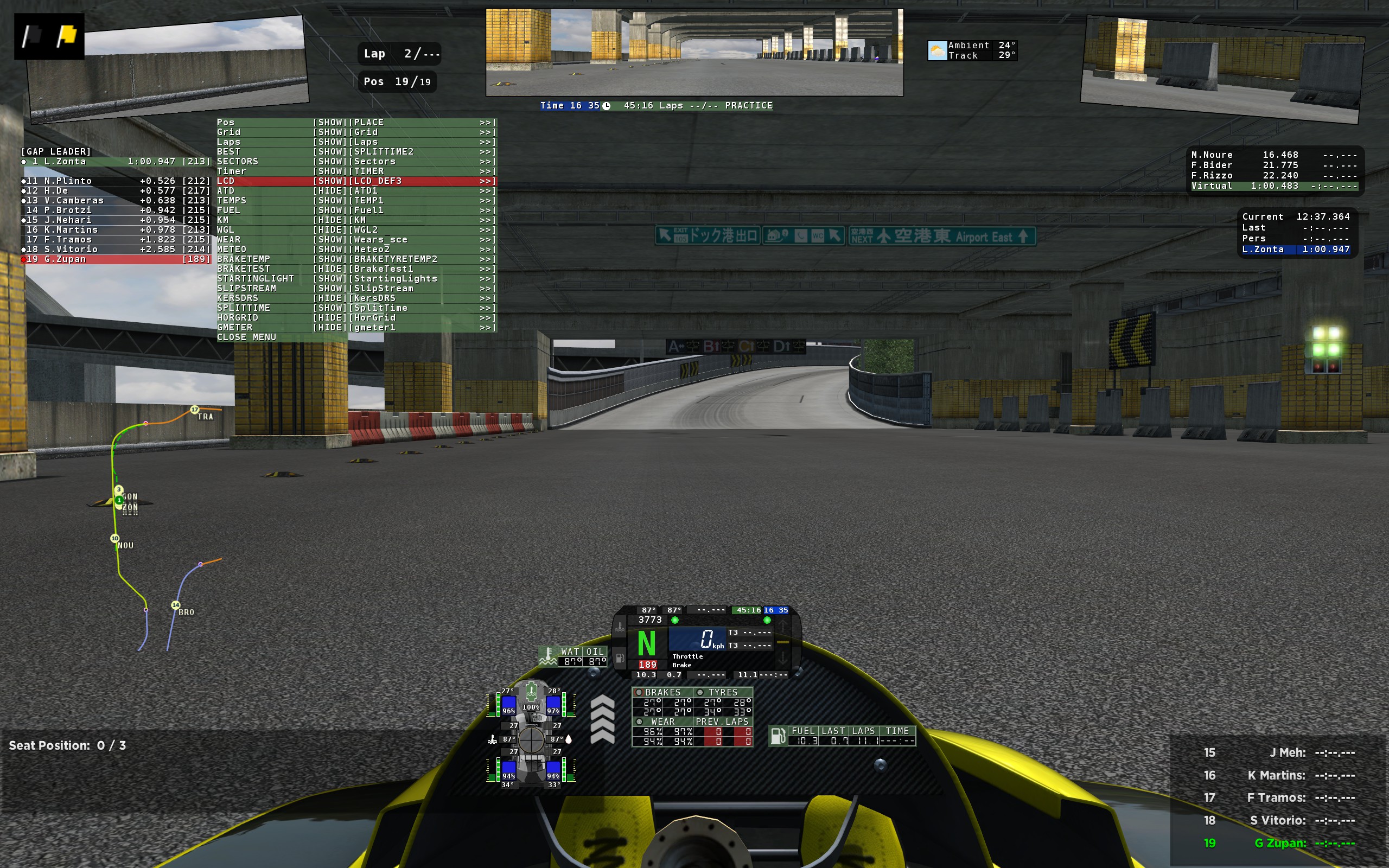The image size is (1389, 868).
Task: Pick the METEO widget menu entry
Action: tap(356, 249)
